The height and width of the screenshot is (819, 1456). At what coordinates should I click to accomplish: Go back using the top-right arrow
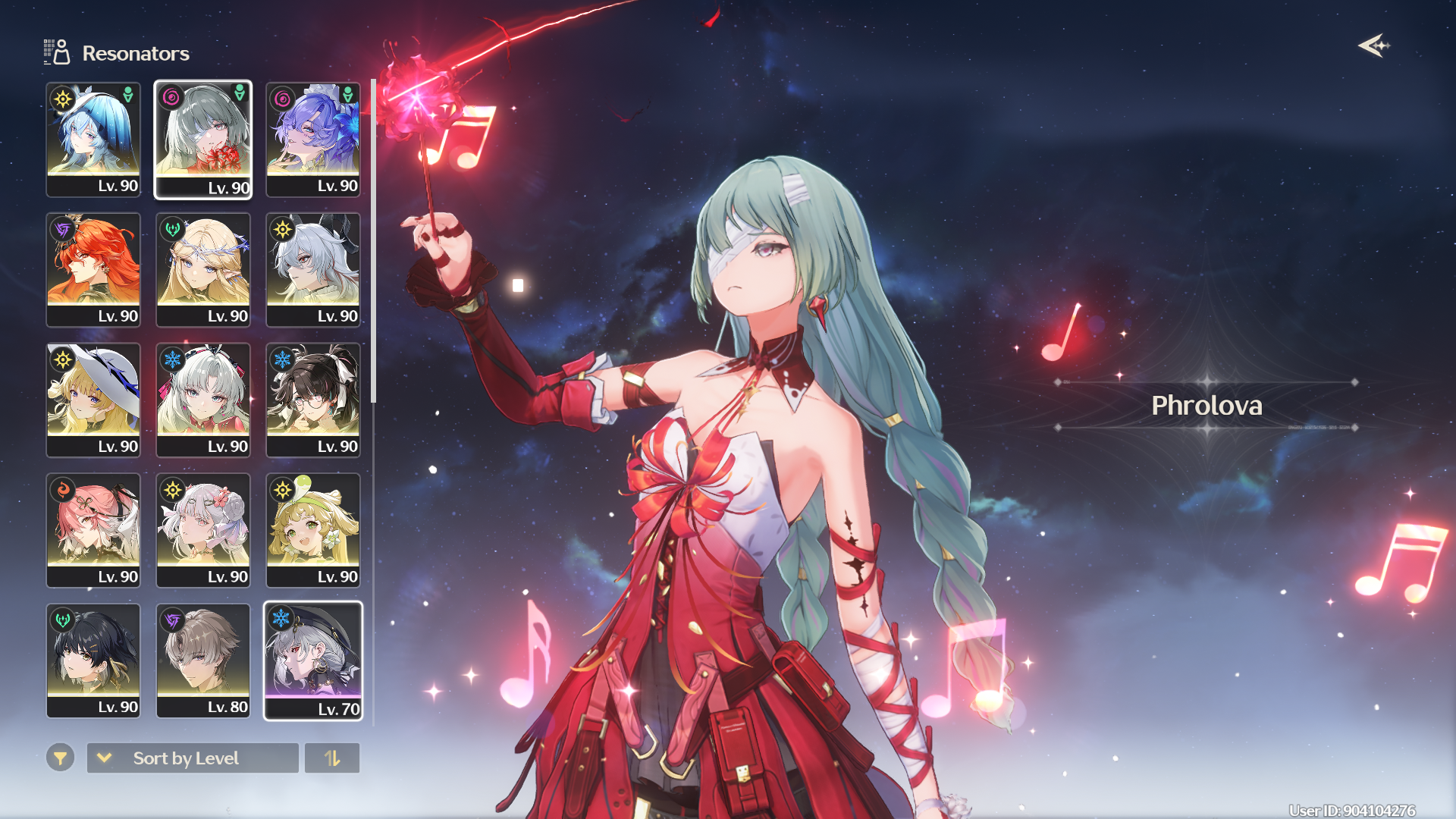1373,46
